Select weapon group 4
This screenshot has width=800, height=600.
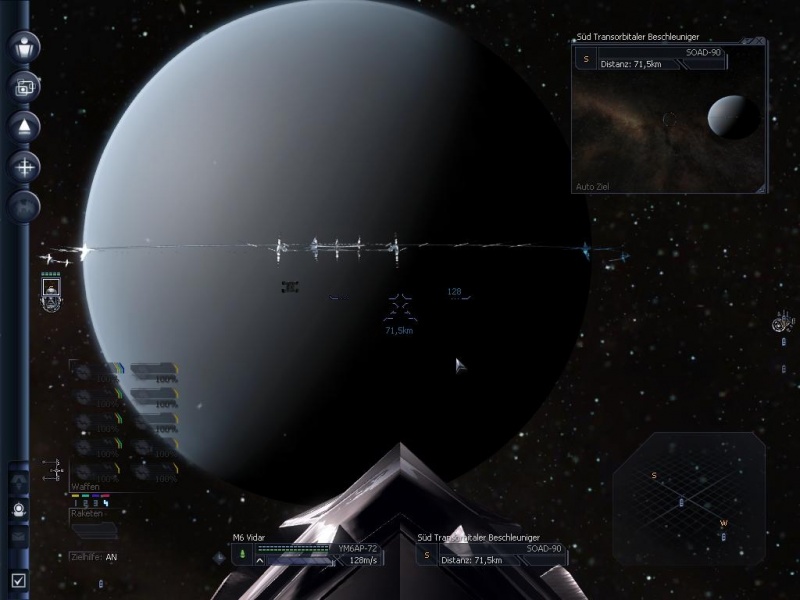pos(106,503)
